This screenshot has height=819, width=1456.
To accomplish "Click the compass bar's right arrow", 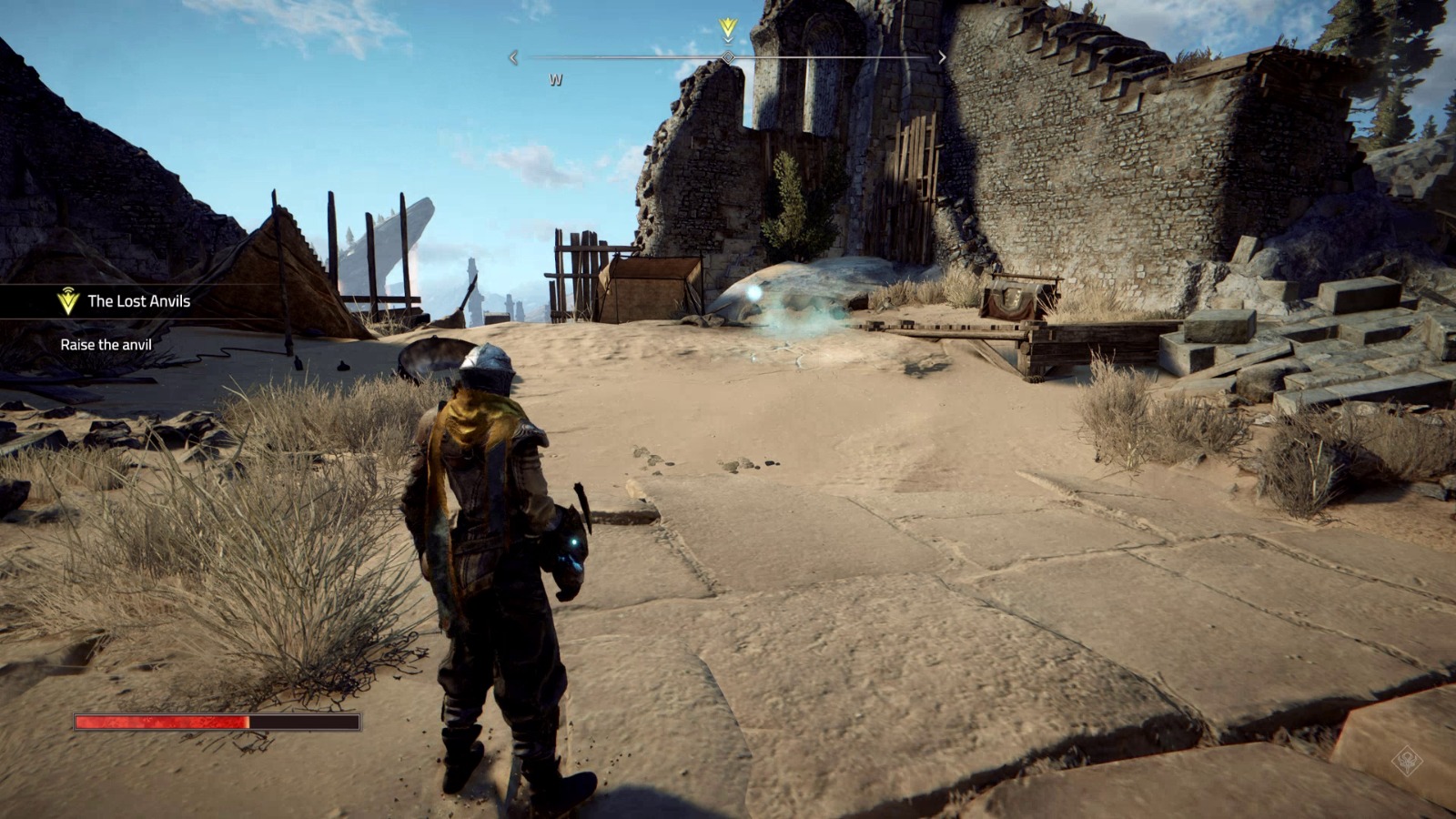I will tap(942, 57).
